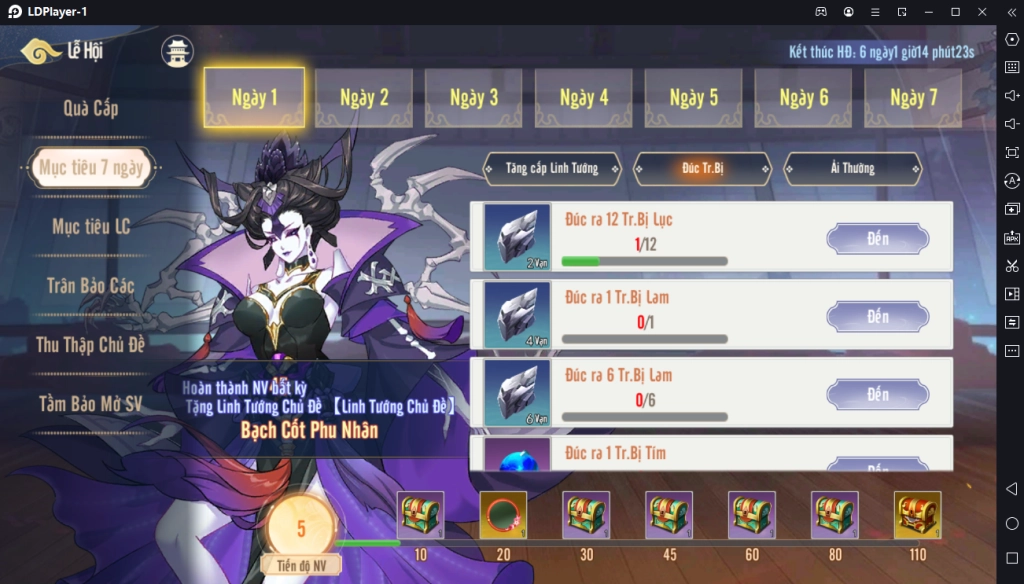Open the 10-point progress reward chest
Viewport: 1024px width, 584px height.
click(420, 514)
